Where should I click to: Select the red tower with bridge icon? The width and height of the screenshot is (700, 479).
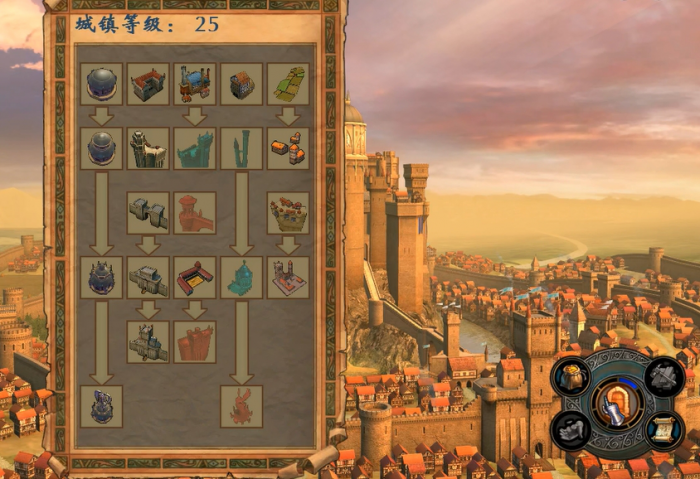[x=195, y=213]
